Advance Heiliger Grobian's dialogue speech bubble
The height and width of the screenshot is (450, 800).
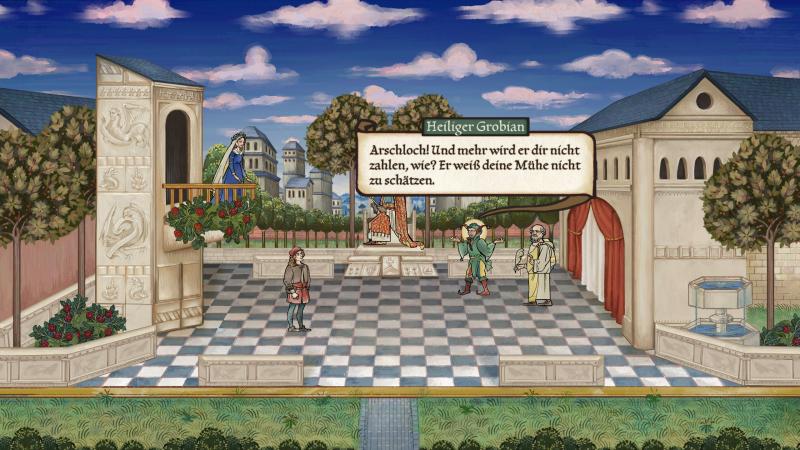pyautogui.click(x=475, y=163)
